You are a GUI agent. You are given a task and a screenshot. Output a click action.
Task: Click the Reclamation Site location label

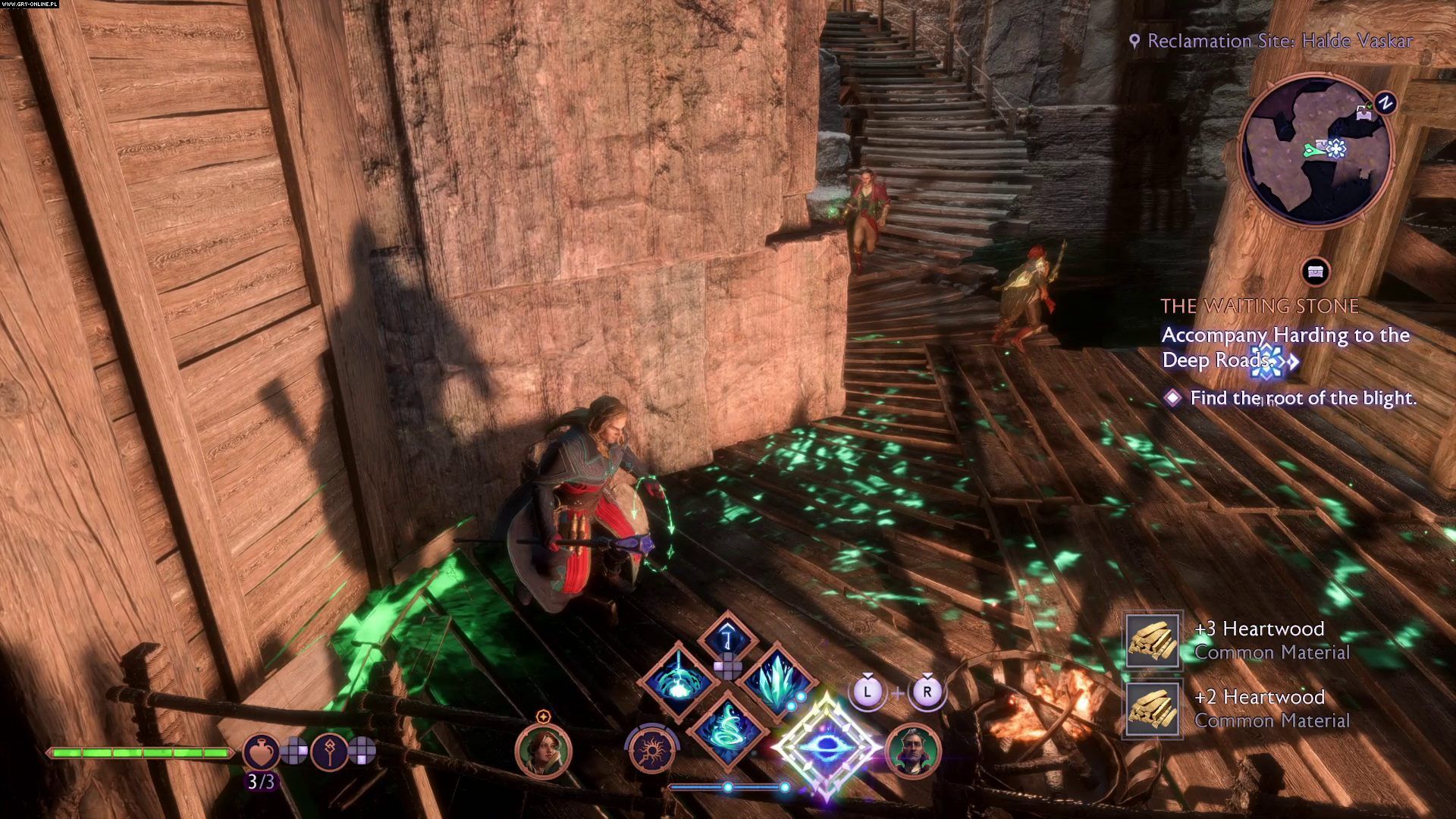1272,41
